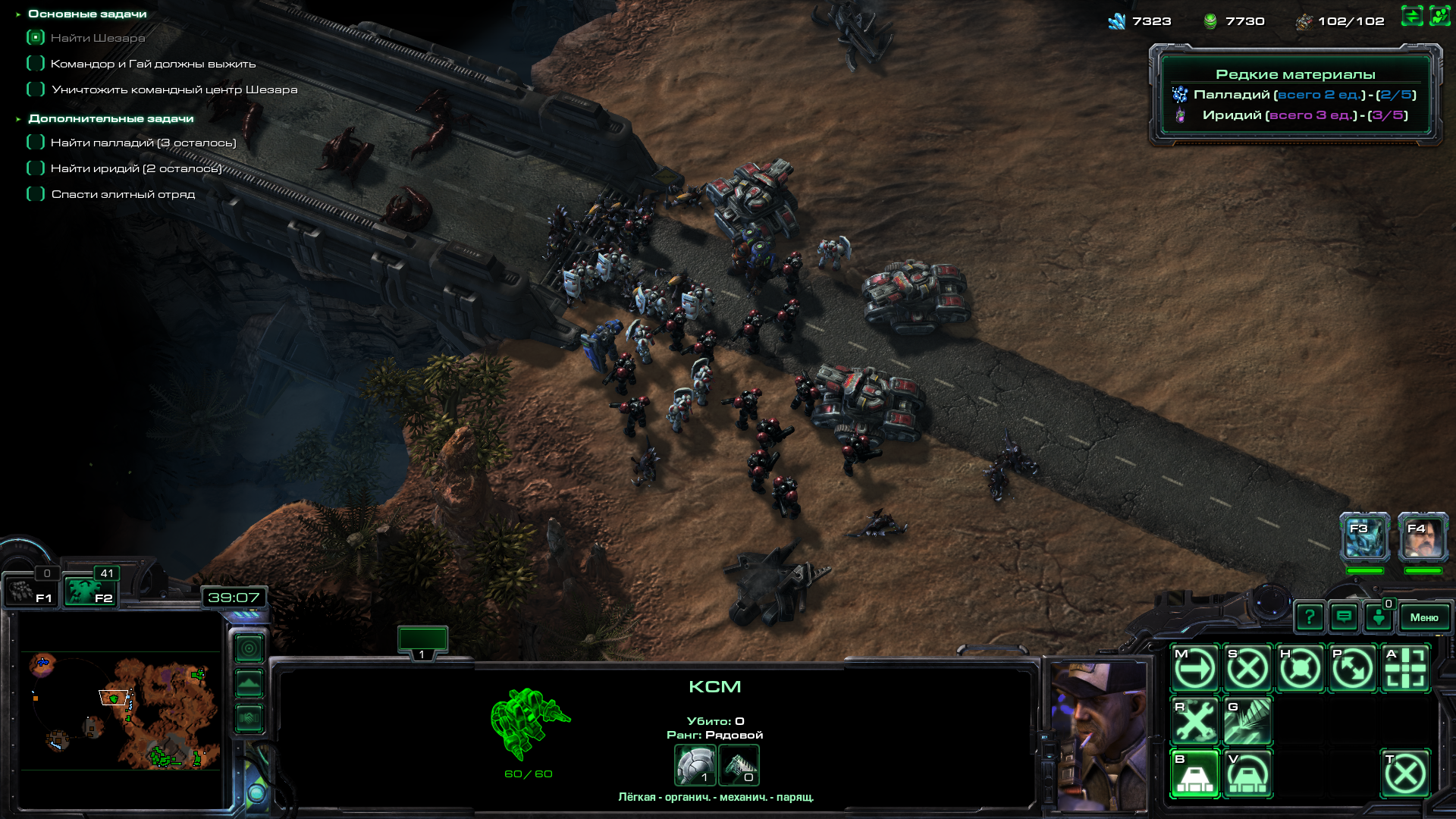The height and width of the screenshot is (819, 1456).
Task: Select the Hold Position command
Action: point(1300,669)
